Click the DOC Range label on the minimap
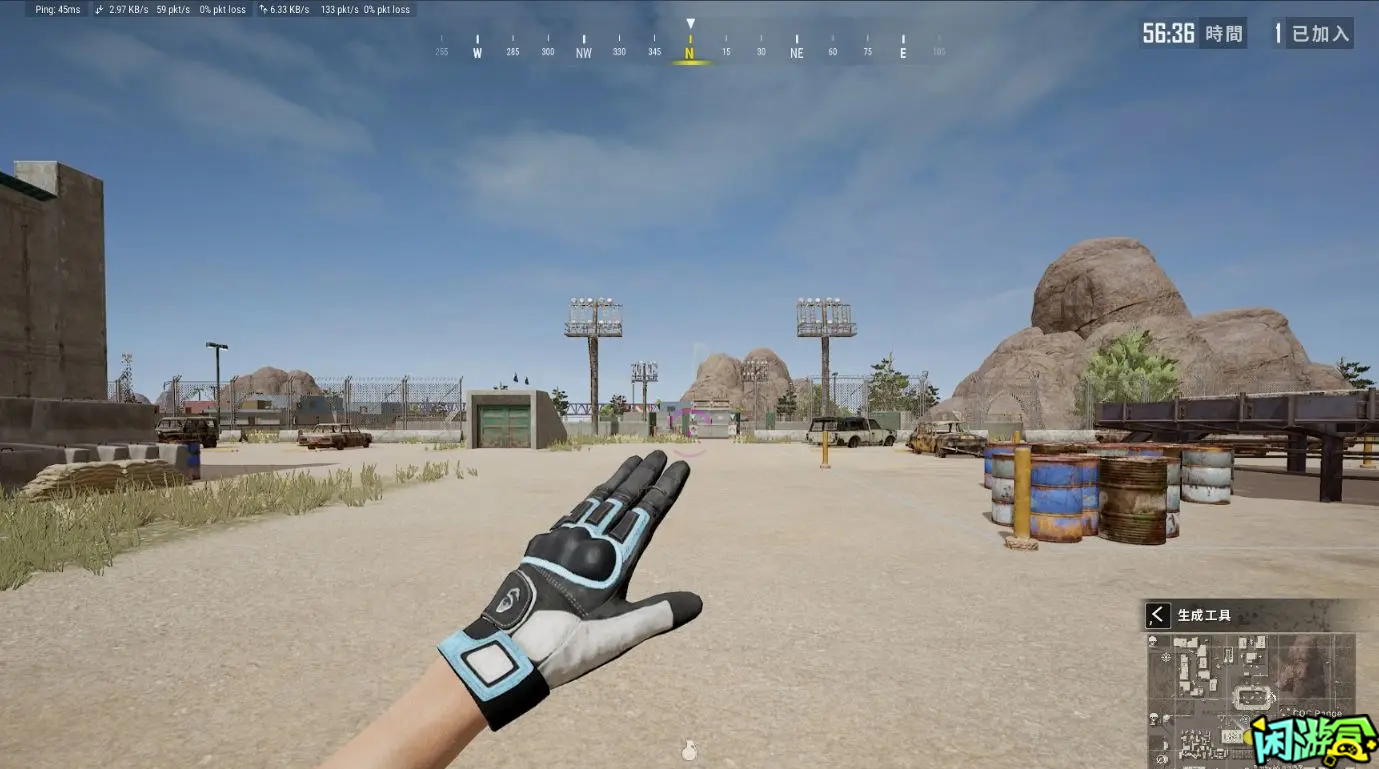The image size is (1379, 769). 1316,713
